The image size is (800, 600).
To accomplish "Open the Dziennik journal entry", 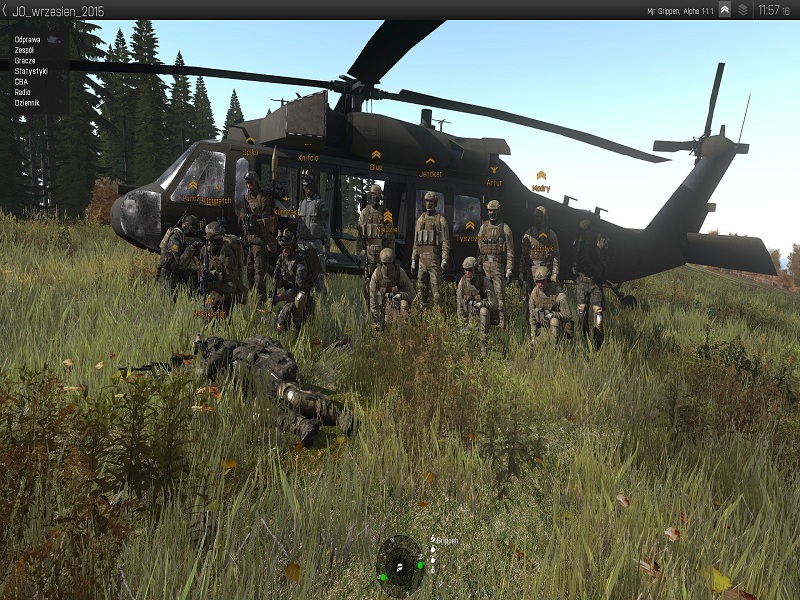I will click(x=27, y=103).
